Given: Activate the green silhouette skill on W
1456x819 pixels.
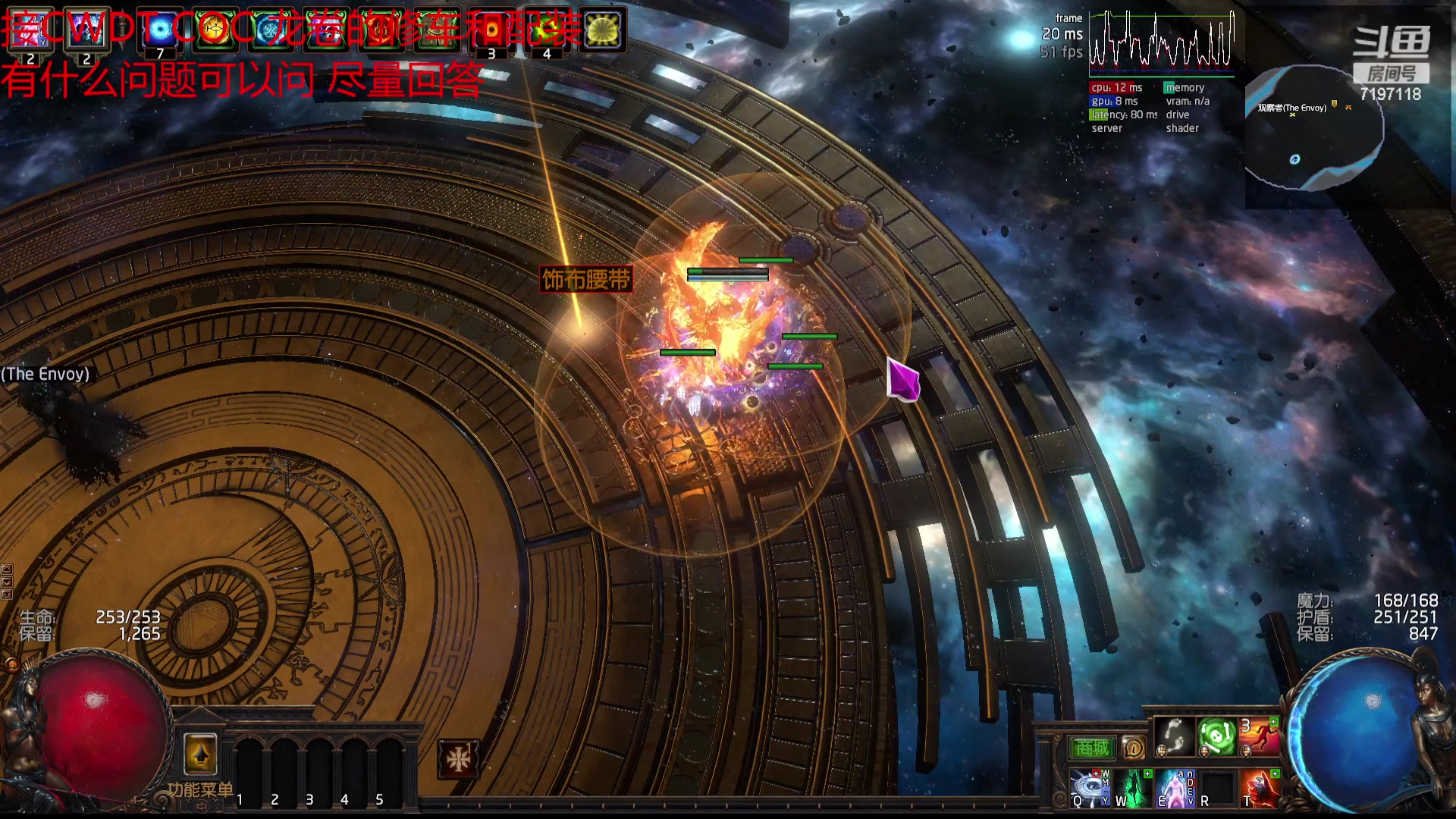Looking at the screenshot, I should pos(1131,789).
